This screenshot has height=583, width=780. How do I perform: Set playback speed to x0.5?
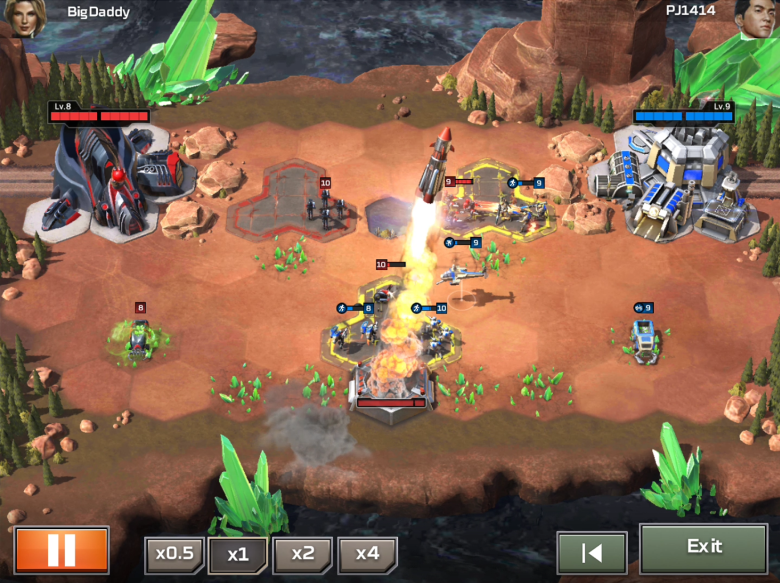[174, 554]
